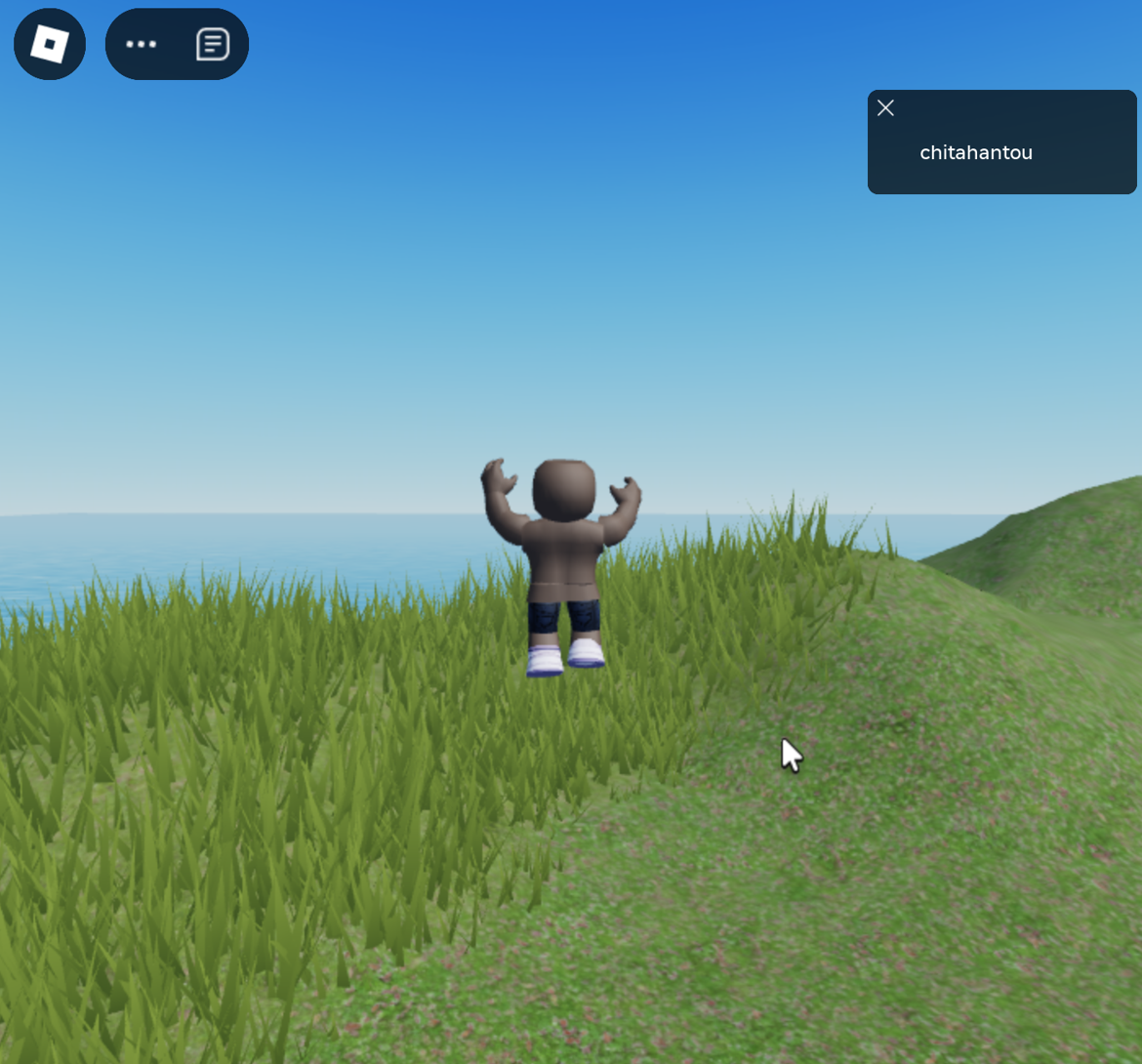Open the three-dots more options menu
This screenshot has height=1064, width=1142.
point(142,44)
